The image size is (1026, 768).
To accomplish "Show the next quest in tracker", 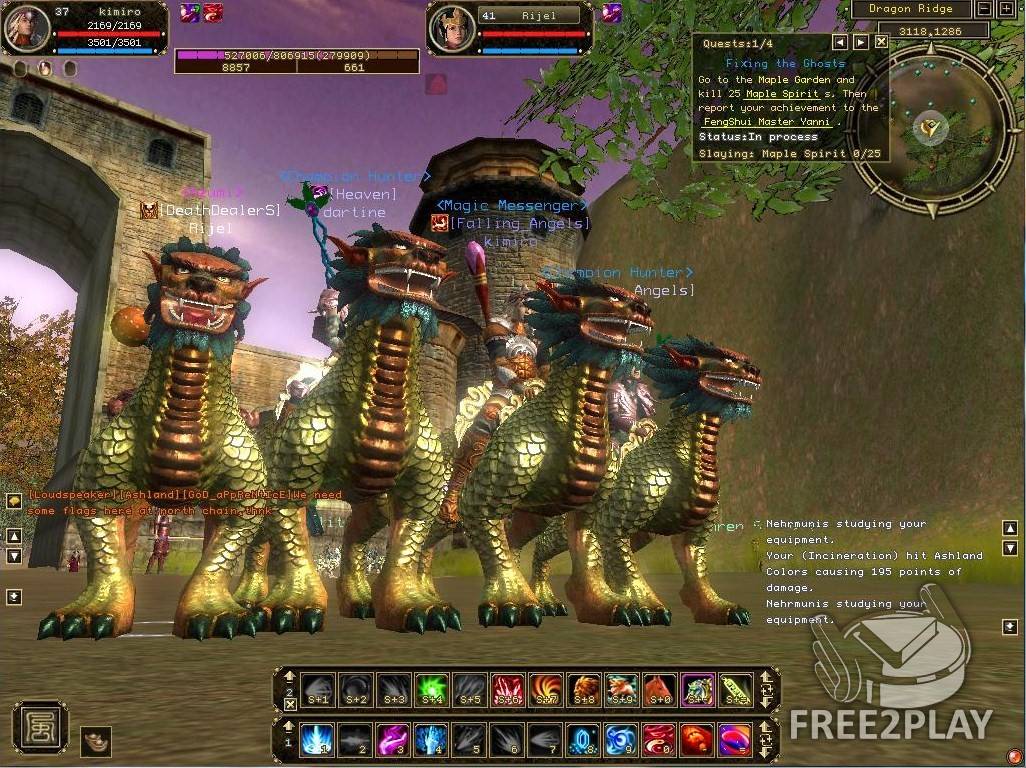I will pyautogui.click(x=860, y=42).
